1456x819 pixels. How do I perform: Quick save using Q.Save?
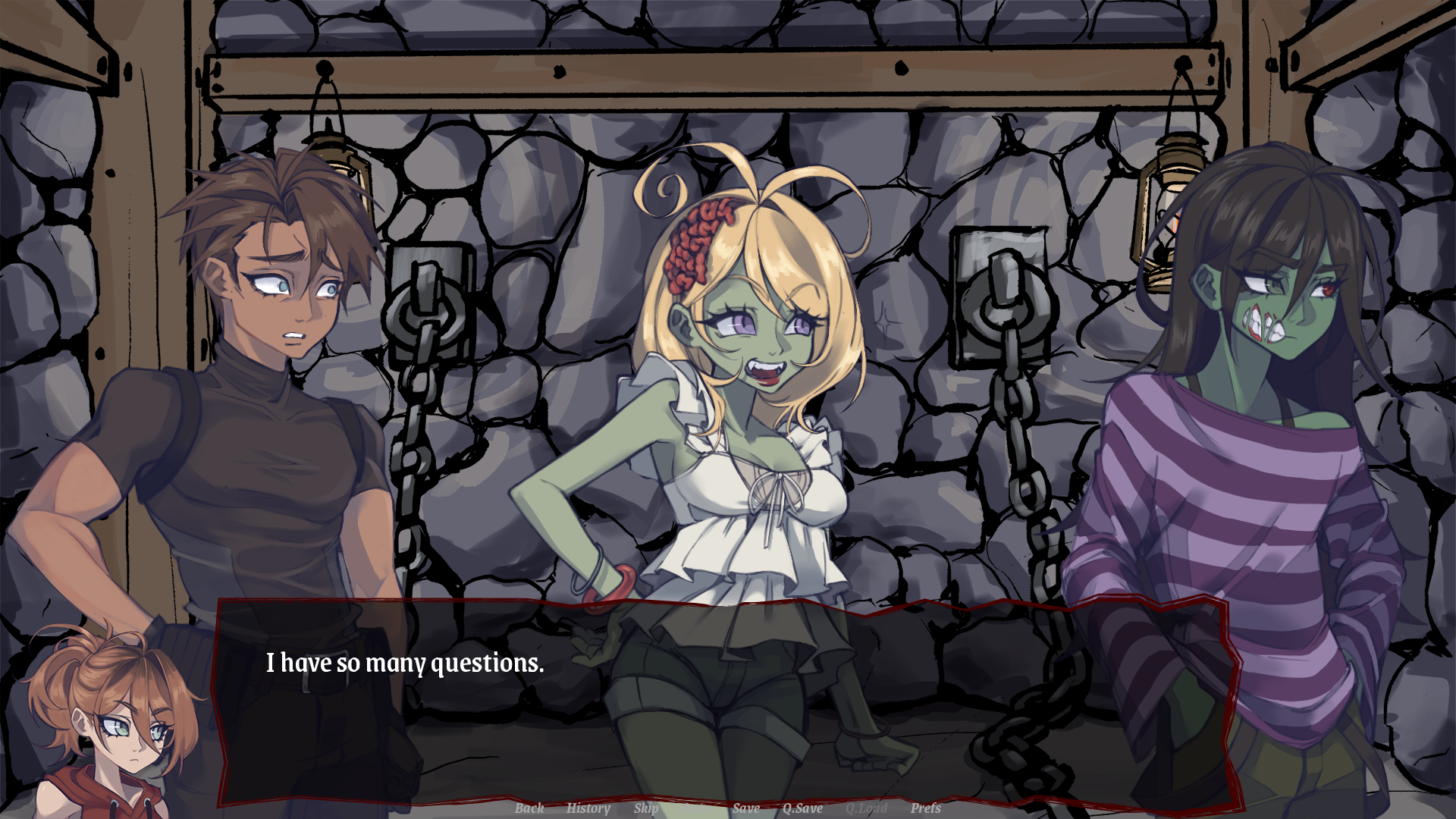pyautogui.click(x=803, y=808)
